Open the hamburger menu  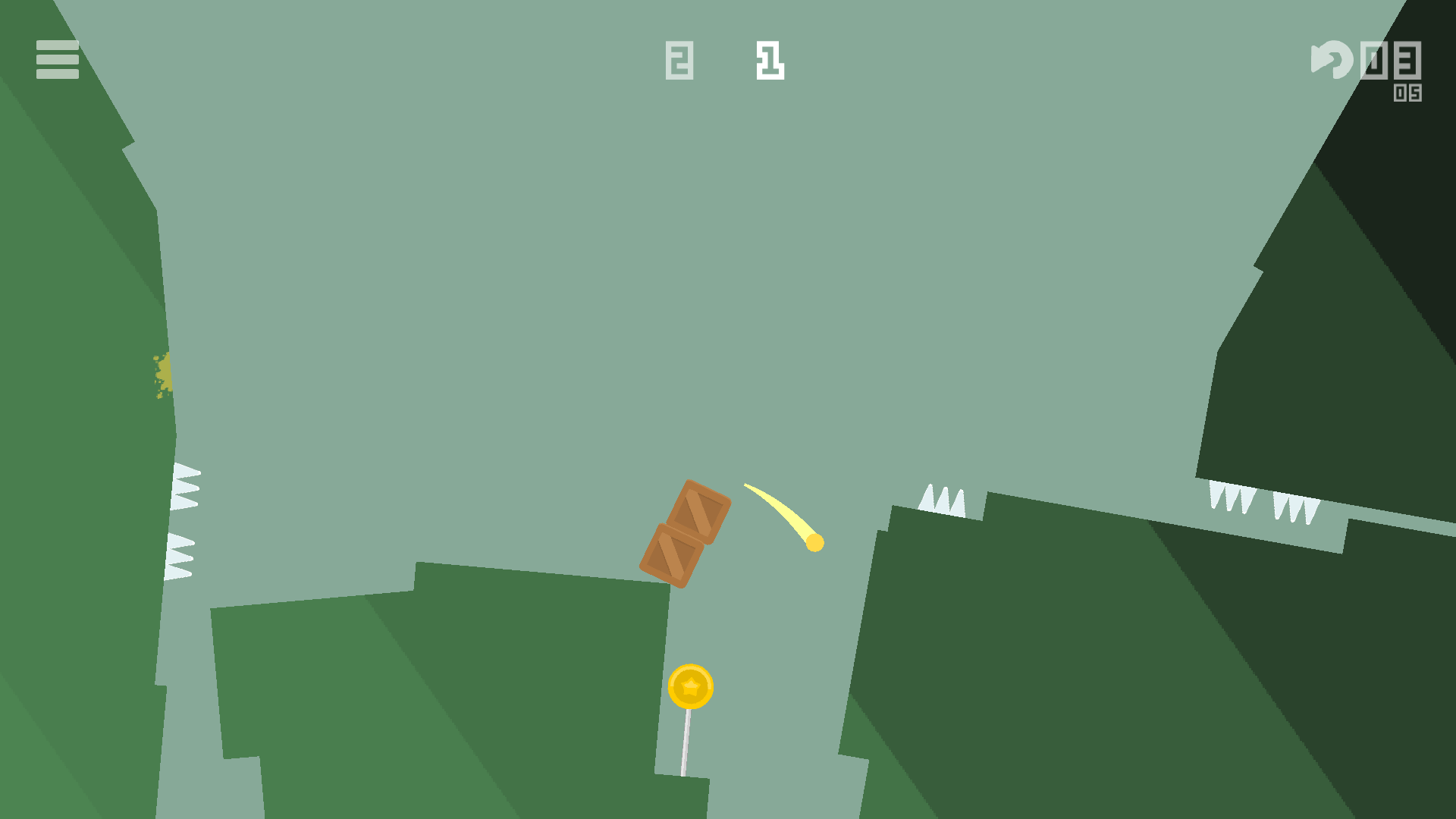[57, 60]
